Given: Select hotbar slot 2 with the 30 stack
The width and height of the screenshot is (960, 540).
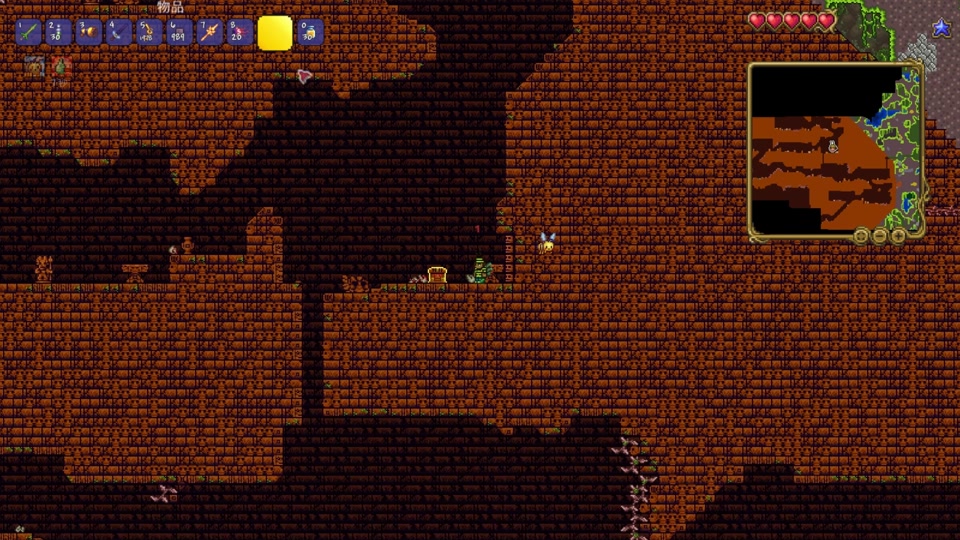Looking at the screenshot, I should click(59, 32).
